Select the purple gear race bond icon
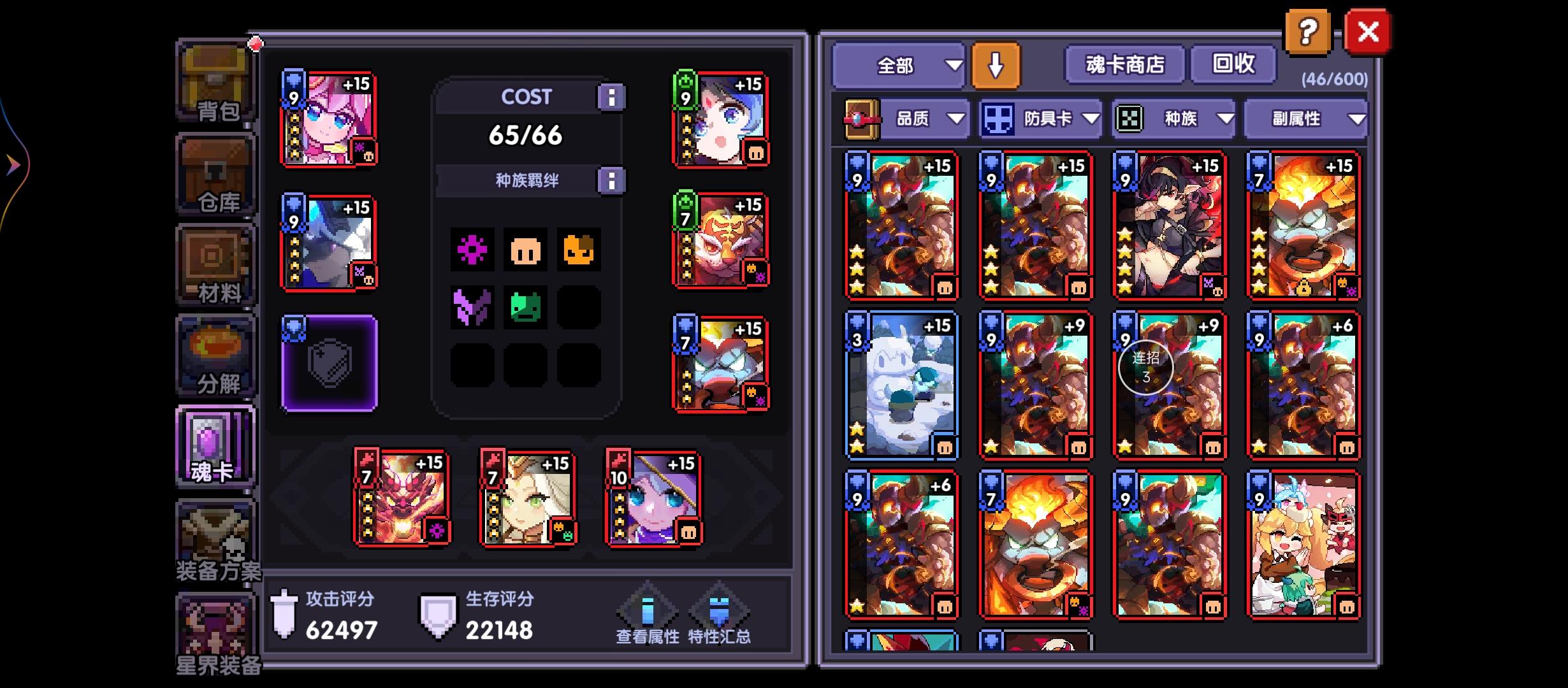 click(472, 250)
